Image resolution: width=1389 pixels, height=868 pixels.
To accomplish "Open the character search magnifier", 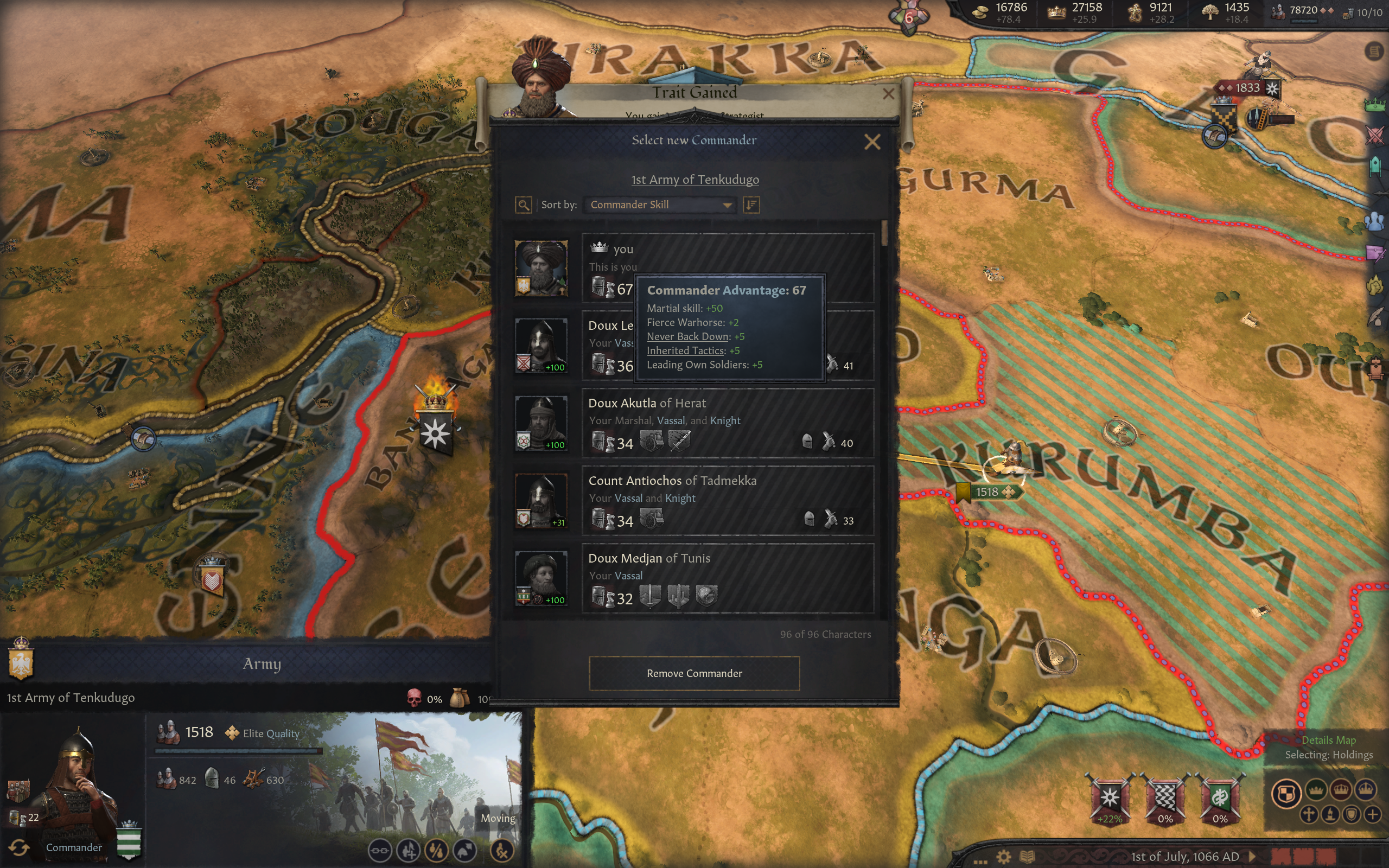I will (x=523, y=205).
